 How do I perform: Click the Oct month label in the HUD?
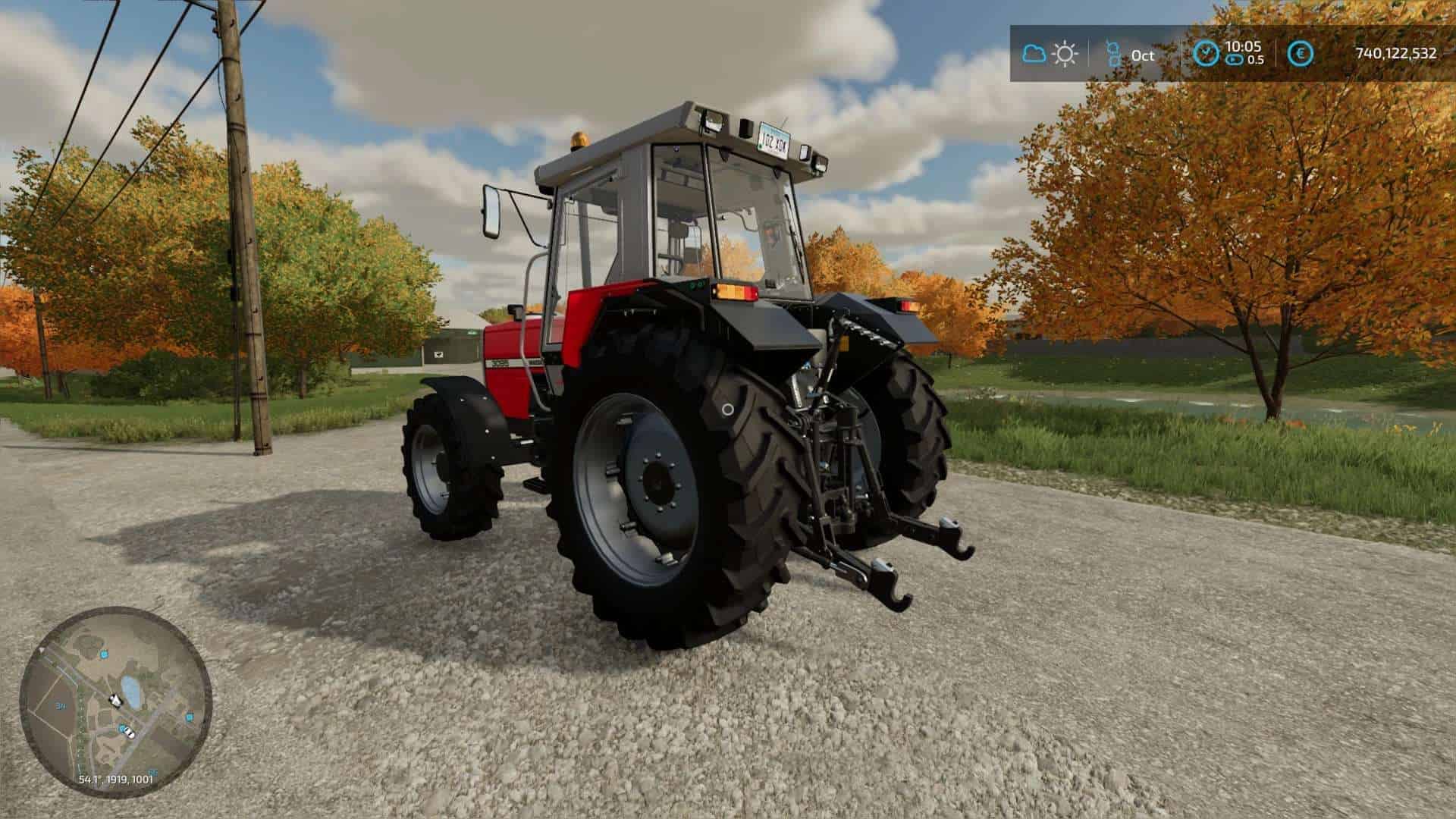pyautogui.click(x=1142, y=55)
